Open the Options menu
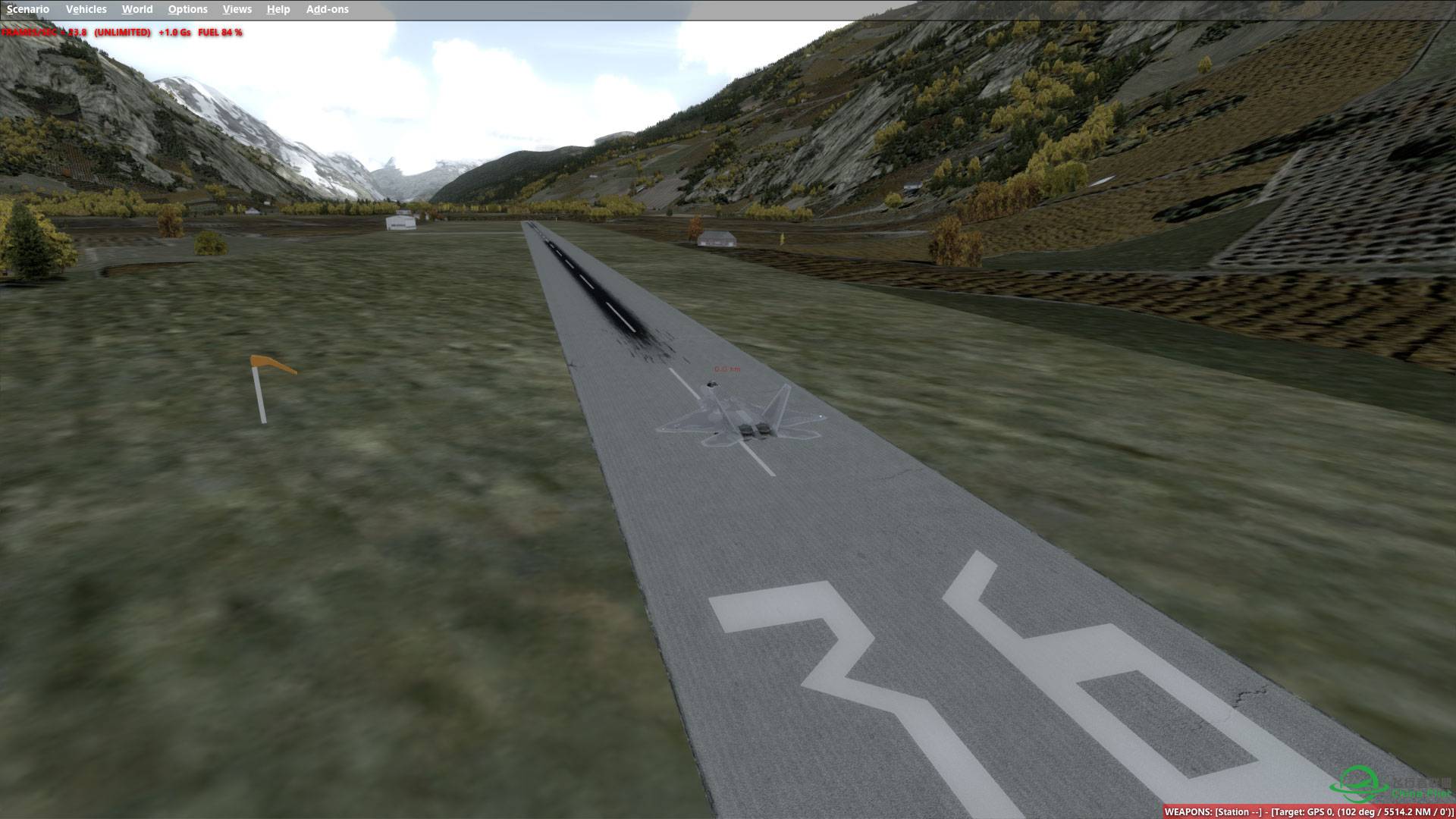The width and height of the screenshot is (1456, 819). 187,9
